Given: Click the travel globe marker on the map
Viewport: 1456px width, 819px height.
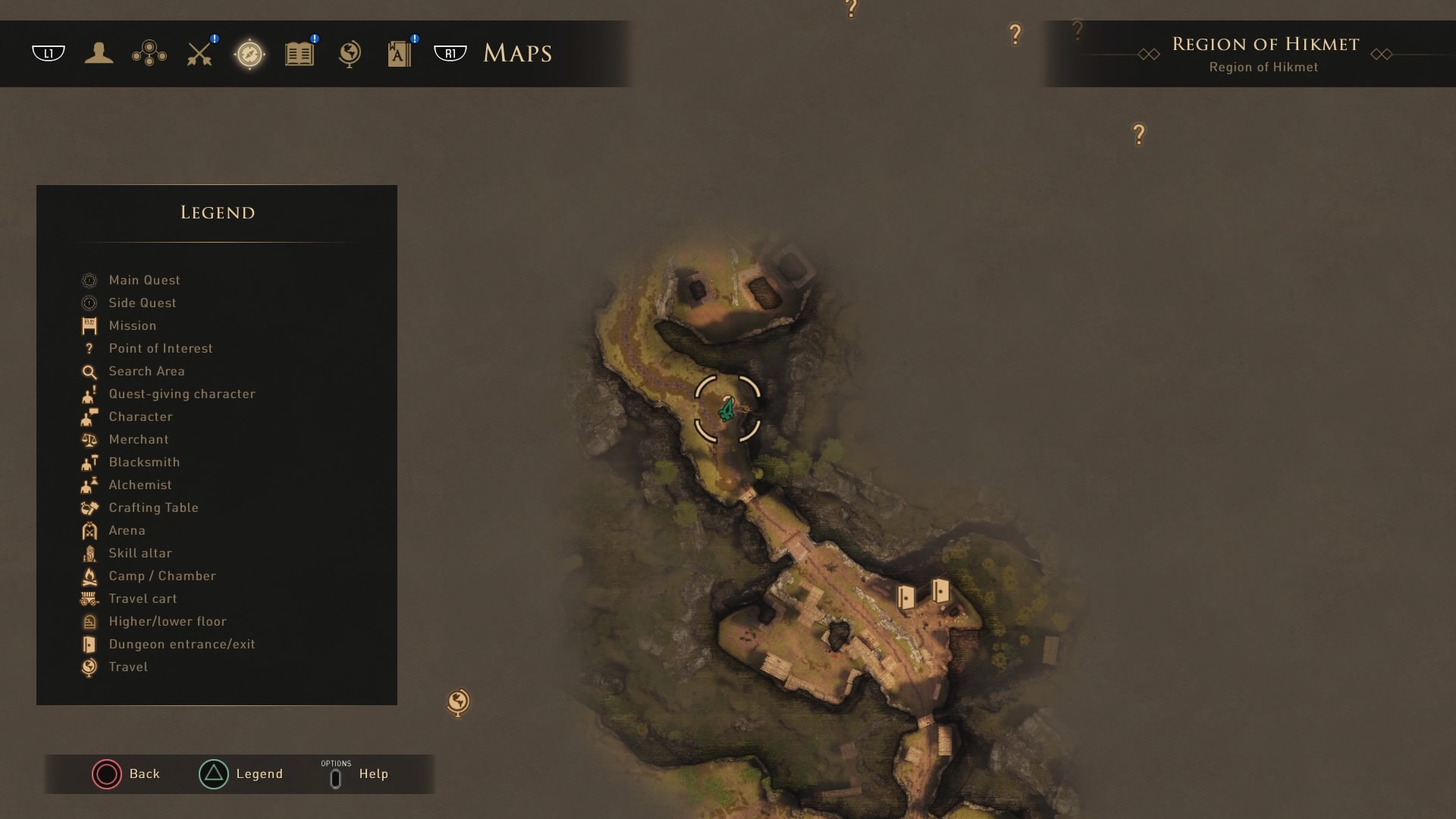Looking at the screenshot, I should [459, 703].
